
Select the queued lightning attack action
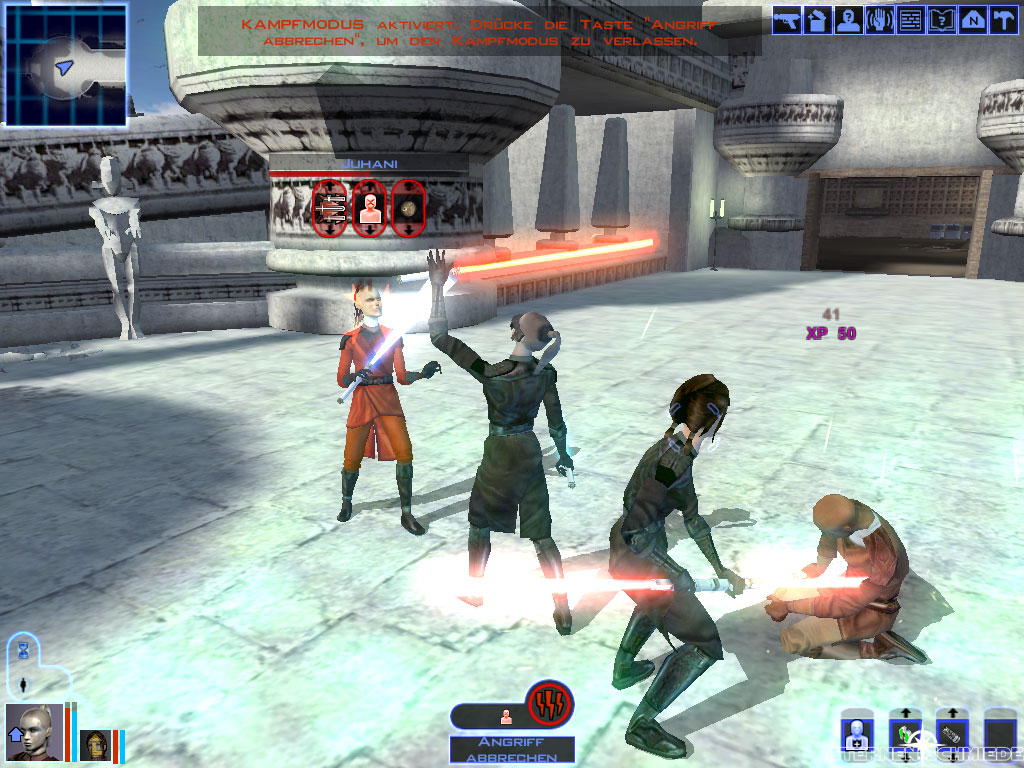tap(550, 703)
